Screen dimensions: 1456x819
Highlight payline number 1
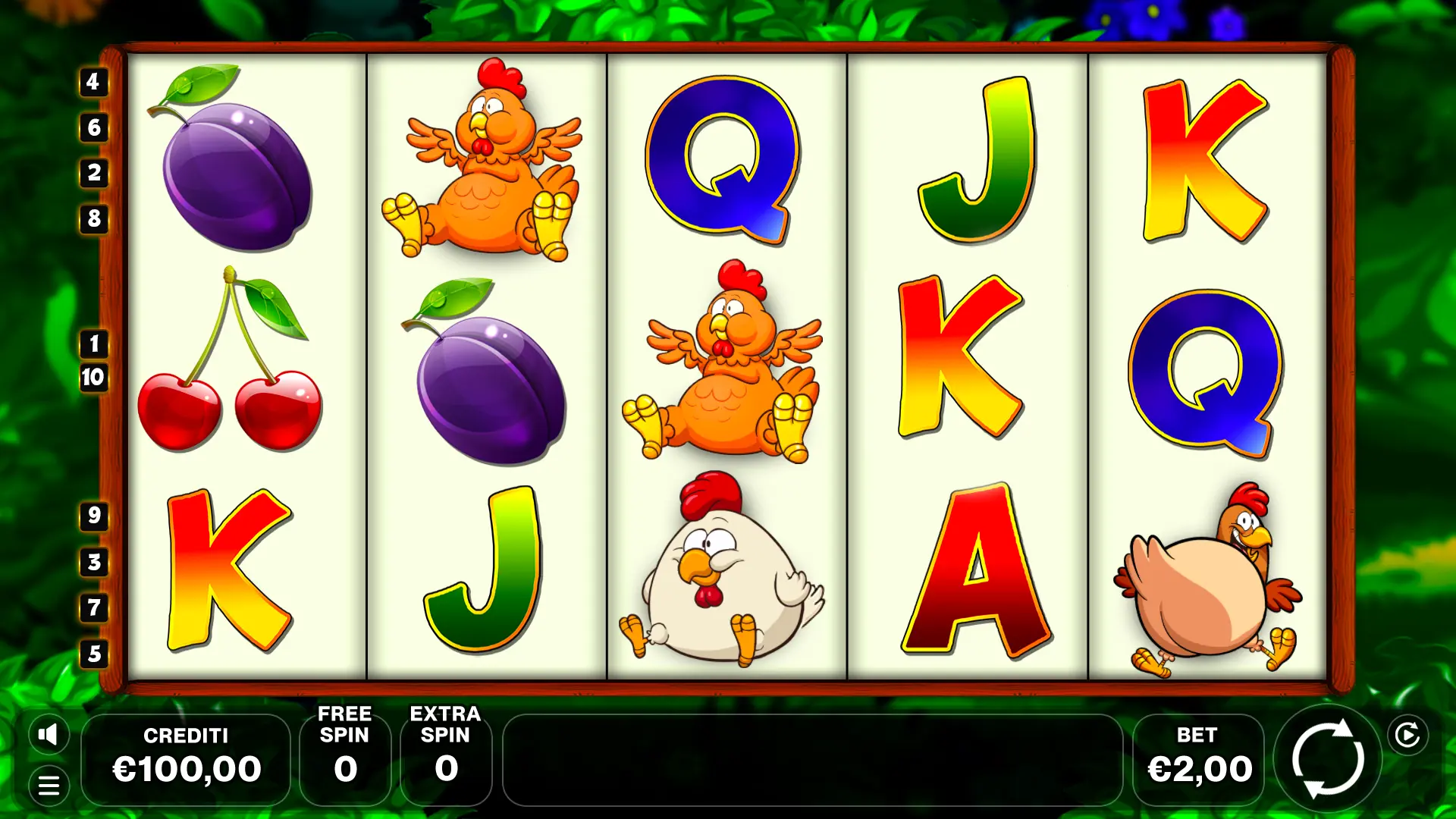tap(93, 344)
